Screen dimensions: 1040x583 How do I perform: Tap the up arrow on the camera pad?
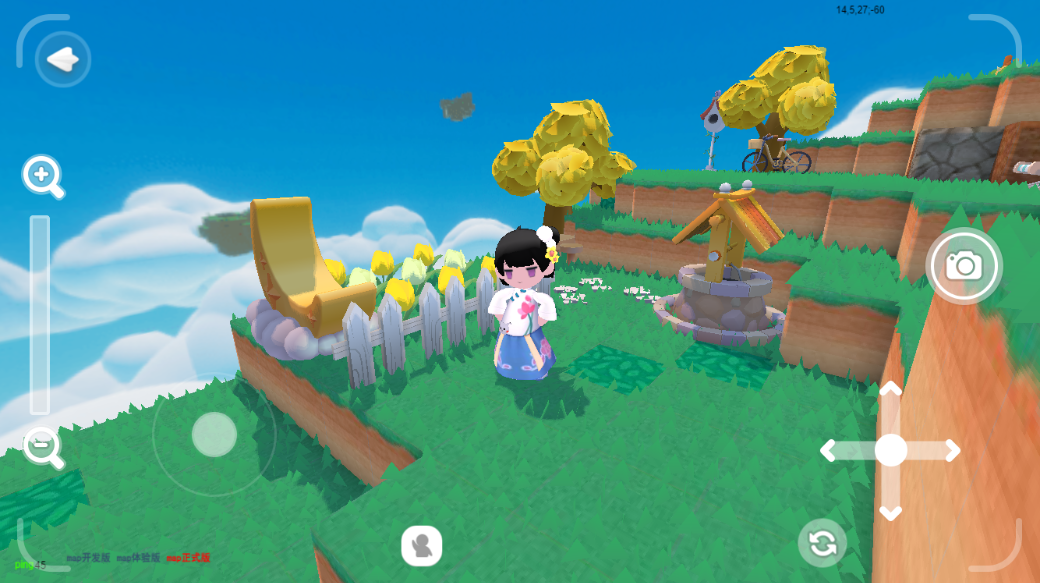coord(890,391)
